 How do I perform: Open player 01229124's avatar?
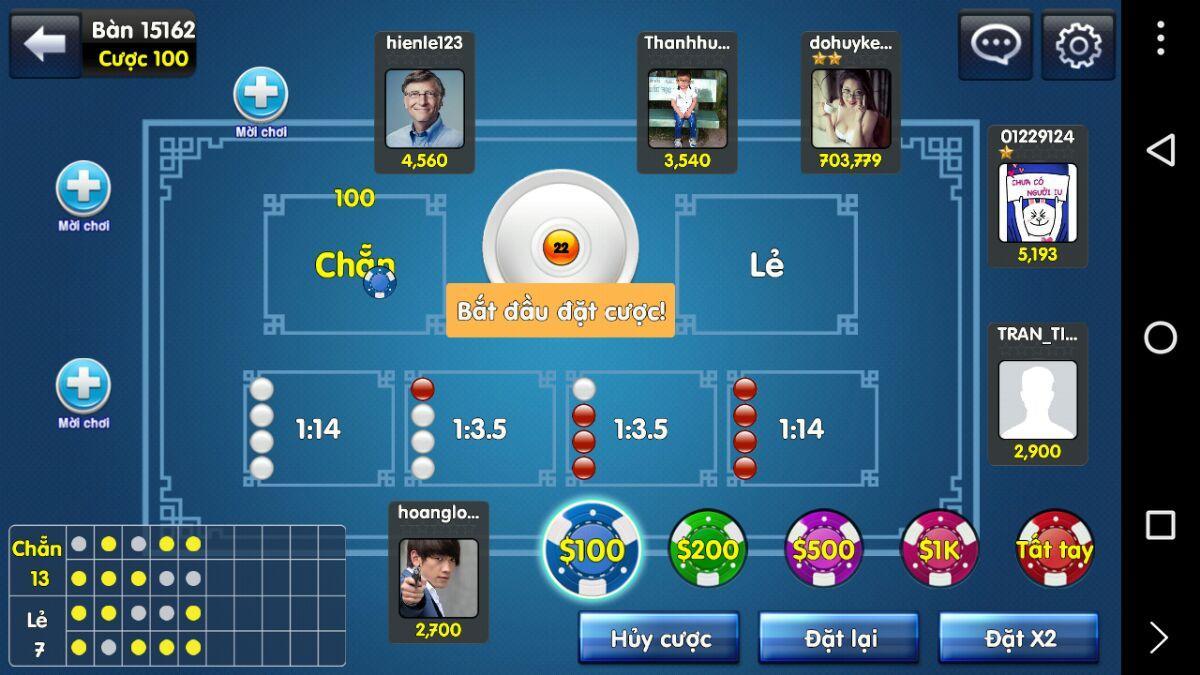click(1037, 203)
